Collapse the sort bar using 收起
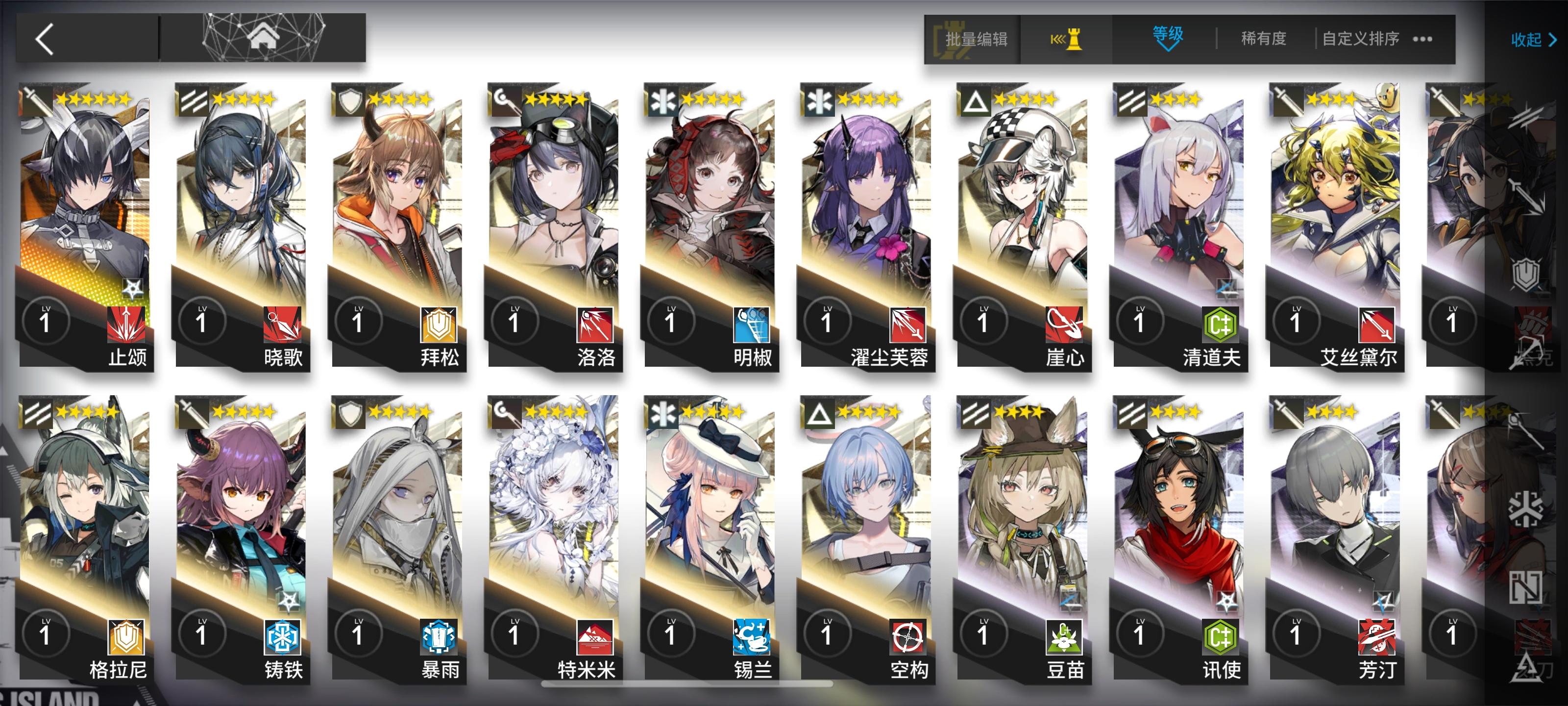This screenshot has height=706, width=1568. pos(1528,40)
